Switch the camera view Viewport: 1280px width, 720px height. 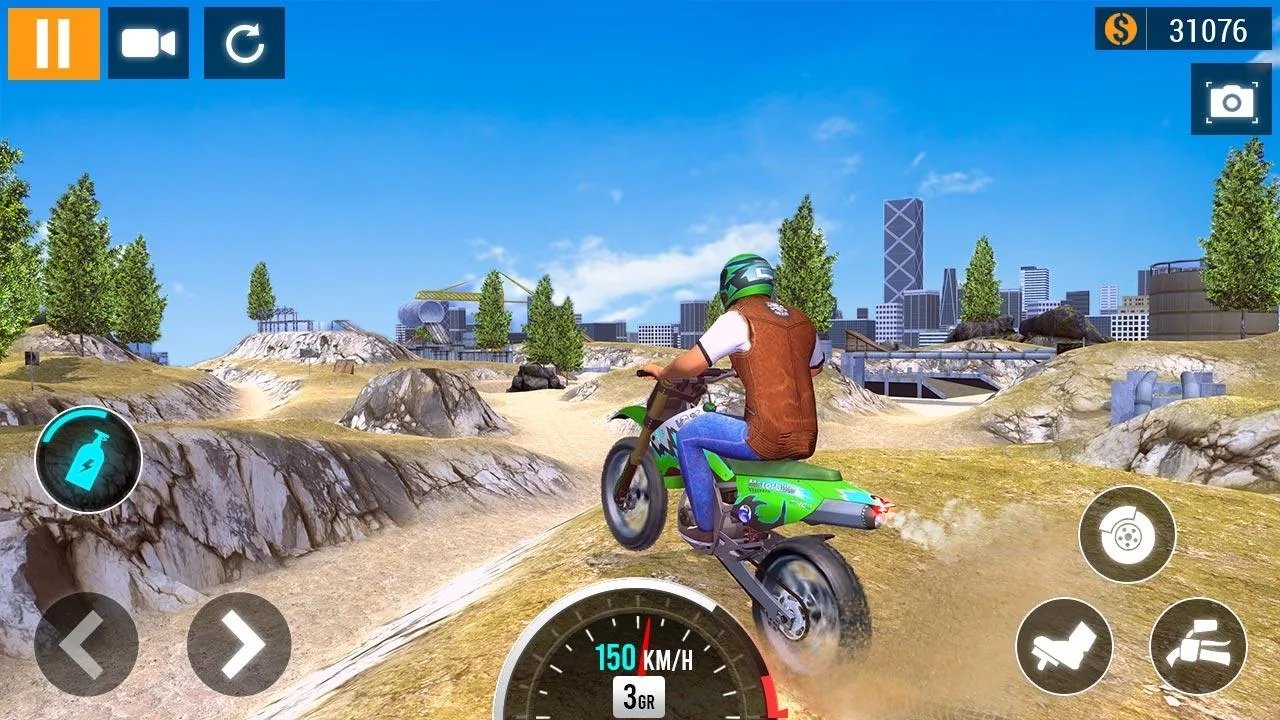coord(148,43)
